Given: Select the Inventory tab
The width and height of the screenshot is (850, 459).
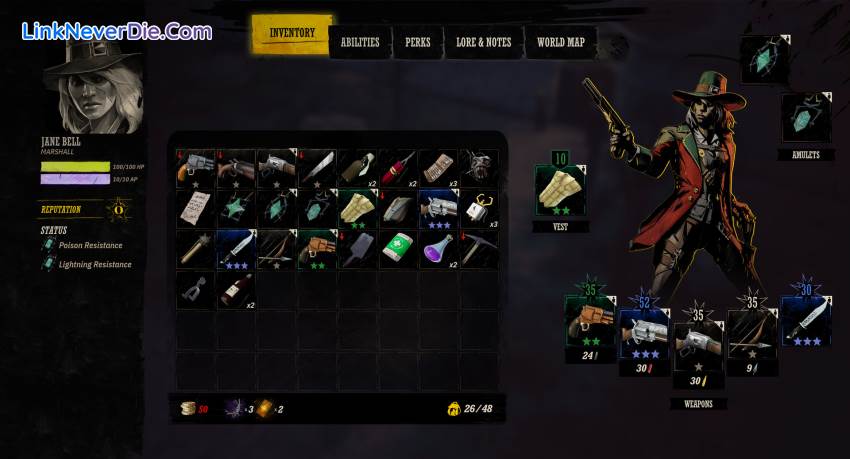Looking at the screenshot, I should click(291, 34).
